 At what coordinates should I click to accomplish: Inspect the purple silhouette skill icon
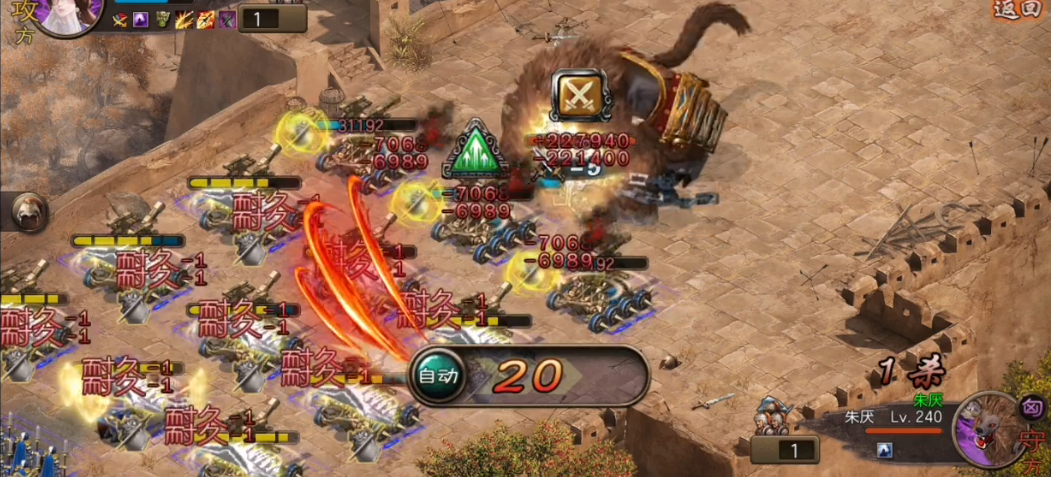tap(140, 19)
